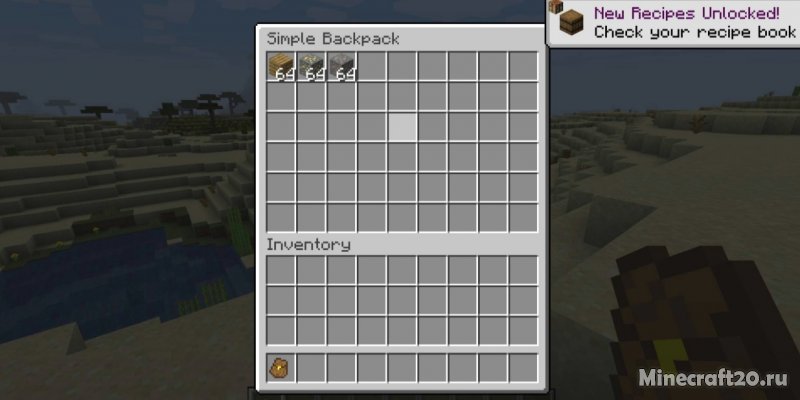Select the backpack item in the hotbar

(x=281, y=368)
